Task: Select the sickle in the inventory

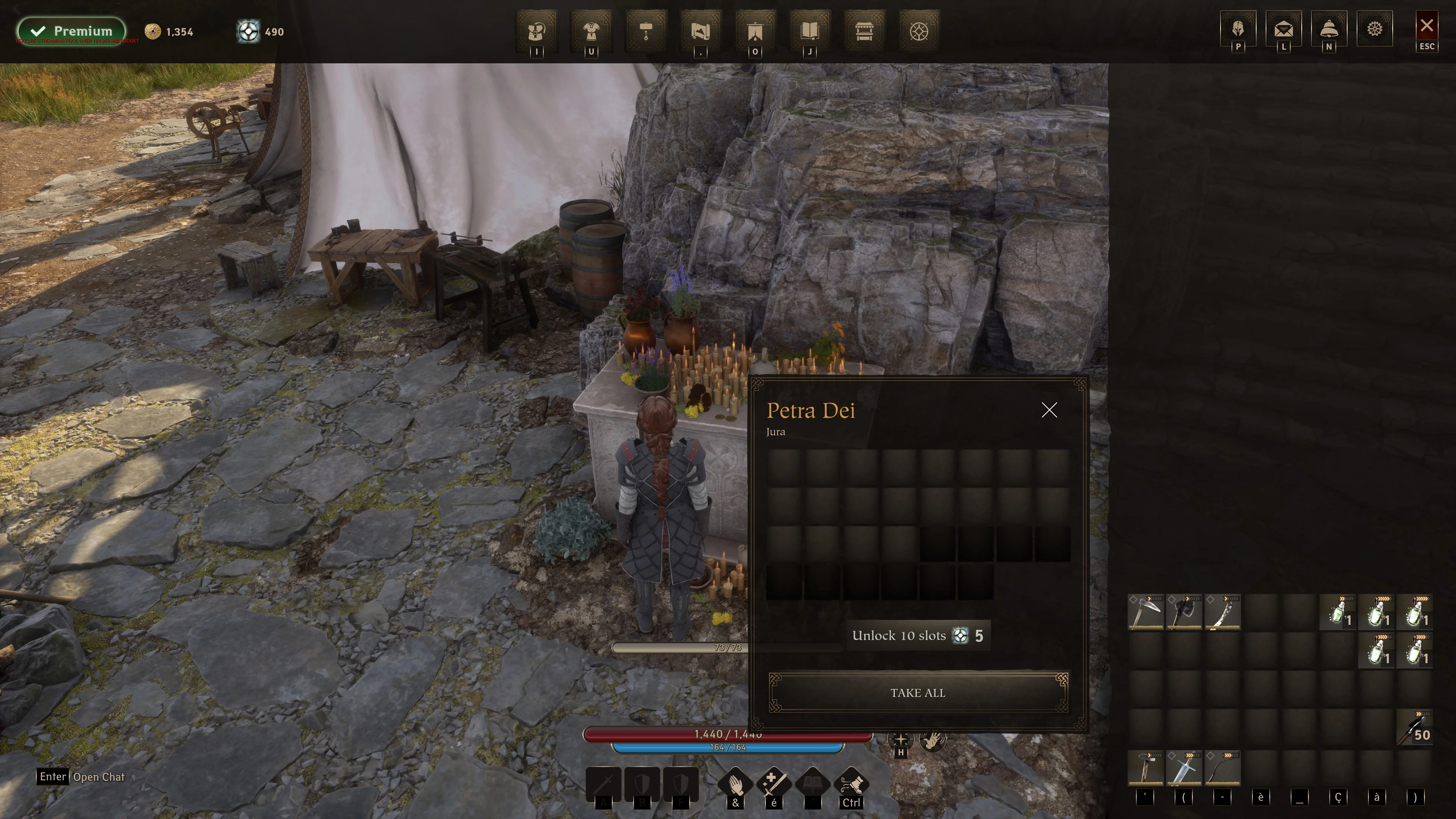Action: click(1146, 612)
